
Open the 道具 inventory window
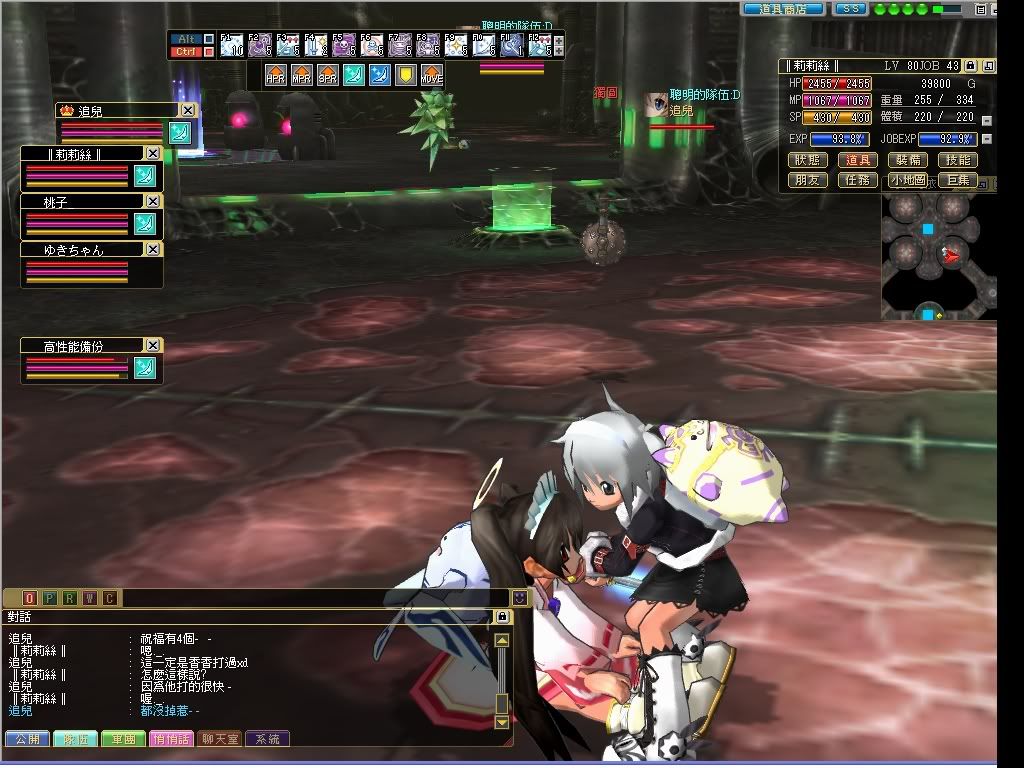pyautogui.click(x=857, y=160)
